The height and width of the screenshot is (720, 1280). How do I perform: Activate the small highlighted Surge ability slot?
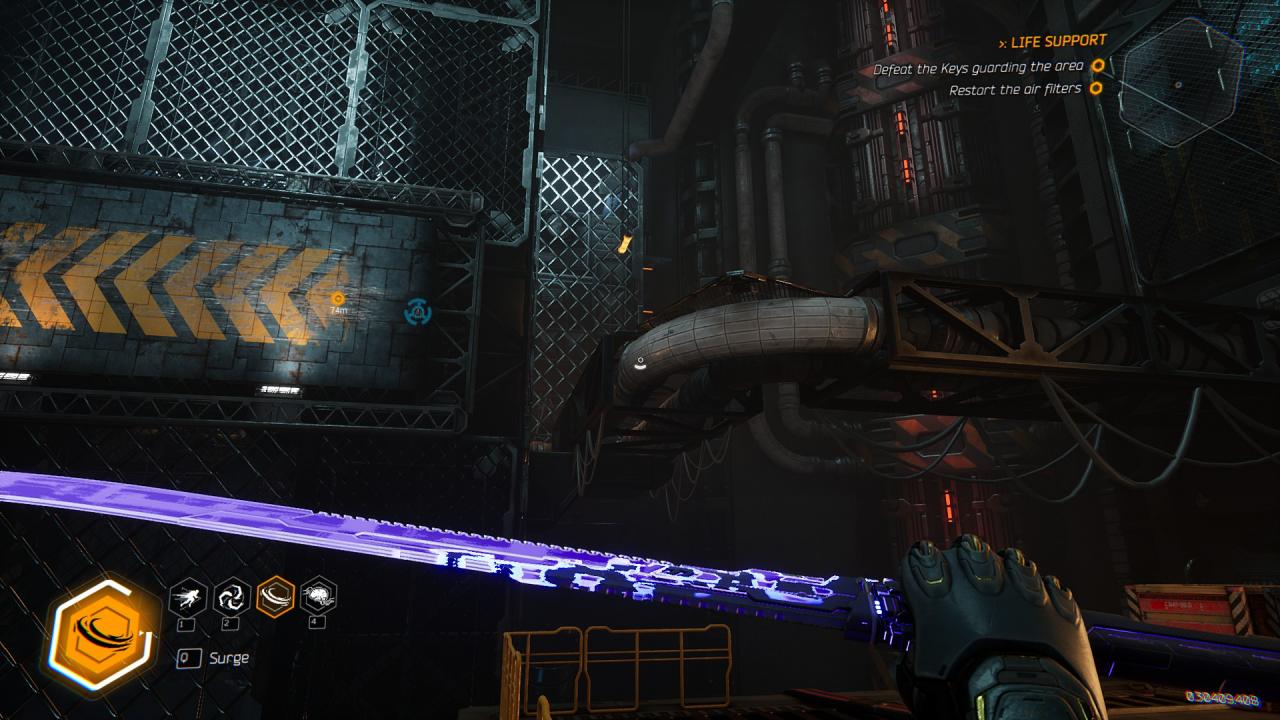tap(276, 598)
